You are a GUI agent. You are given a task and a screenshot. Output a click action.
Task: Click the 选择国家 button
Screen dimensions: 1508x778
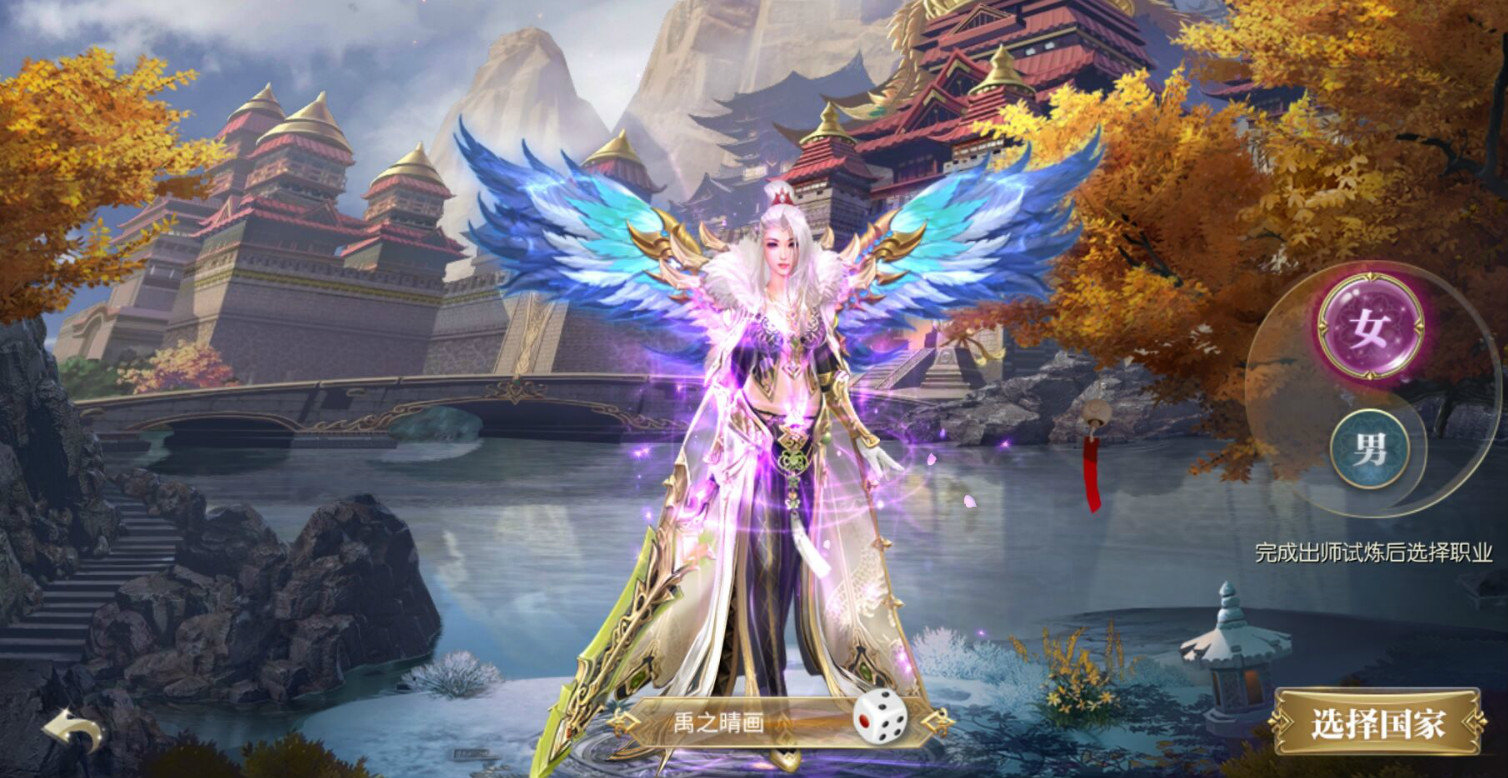(x=1377, y=723)
